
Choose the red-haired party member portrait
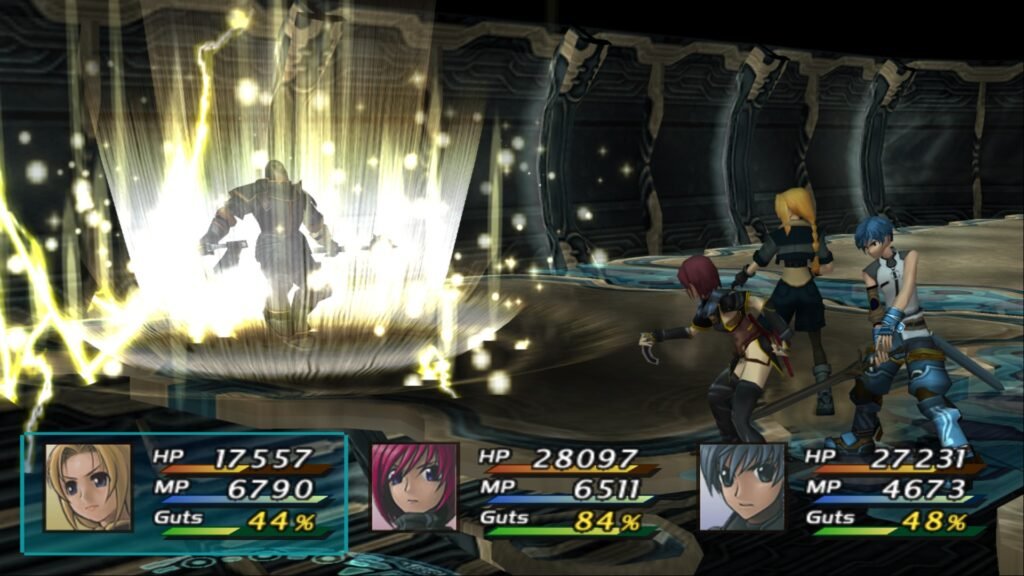pyautogui.click(x=414, y=487)
